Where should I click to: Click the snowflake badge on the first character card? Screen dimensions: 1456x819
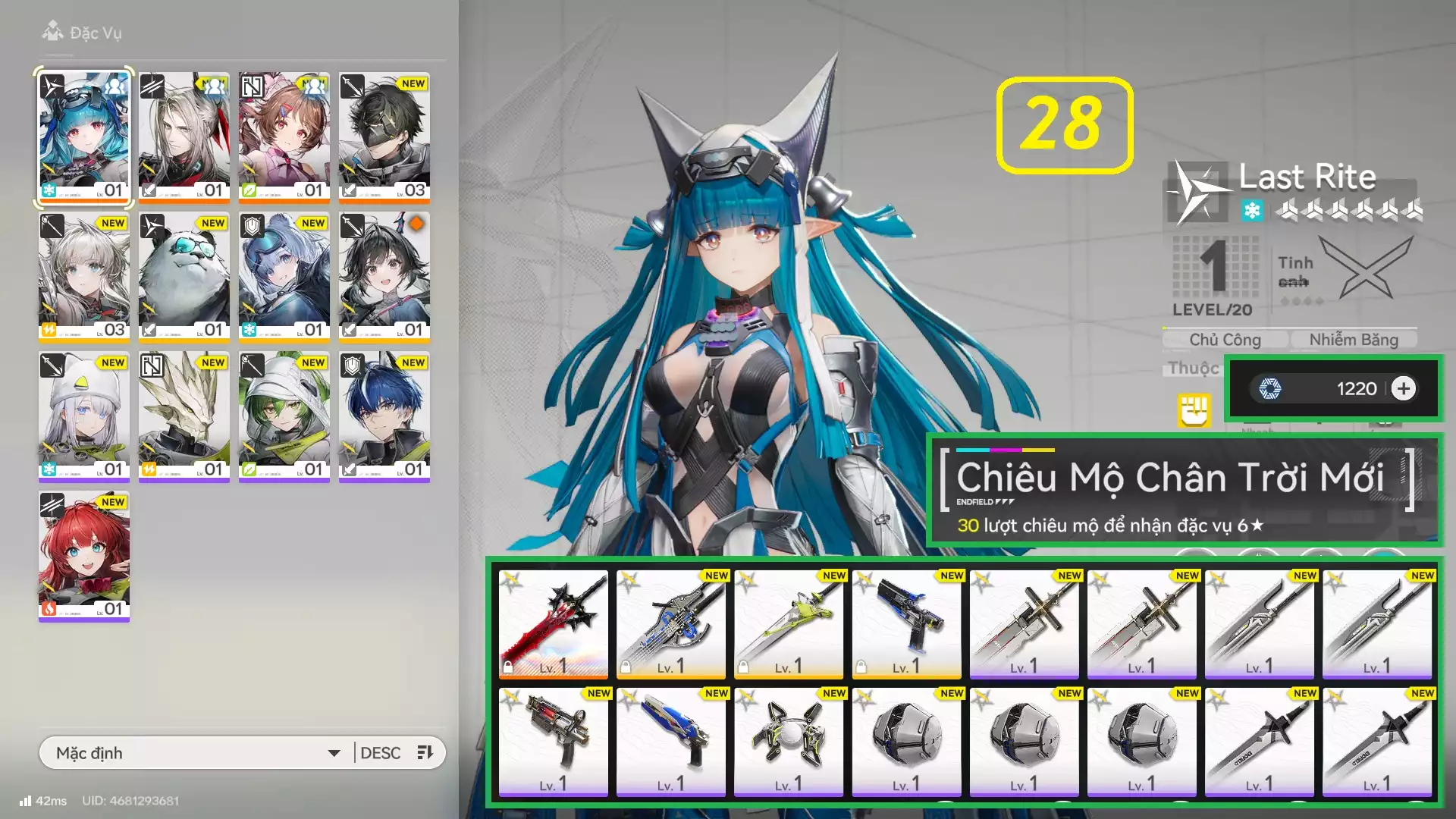click(50, 184)
